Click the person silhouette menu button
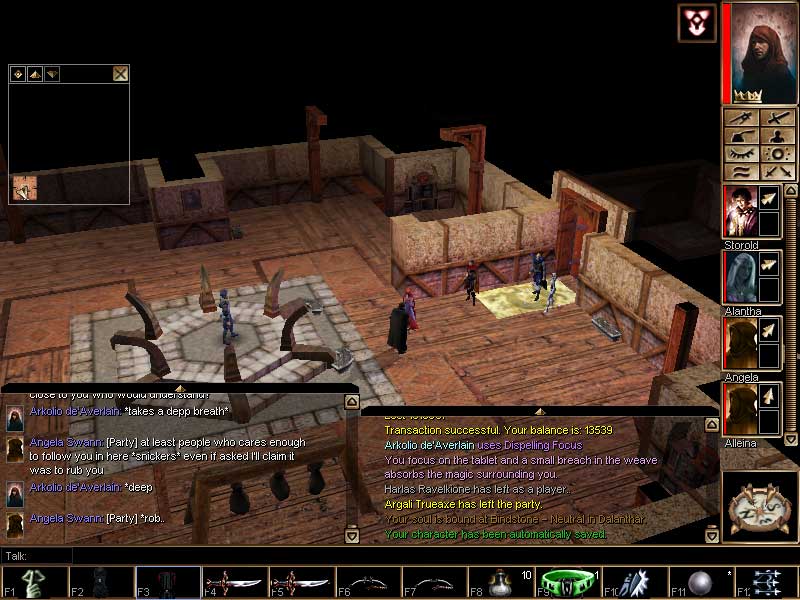Image resolution: width=800 pixels, height=600 pixels. [775, 137]
